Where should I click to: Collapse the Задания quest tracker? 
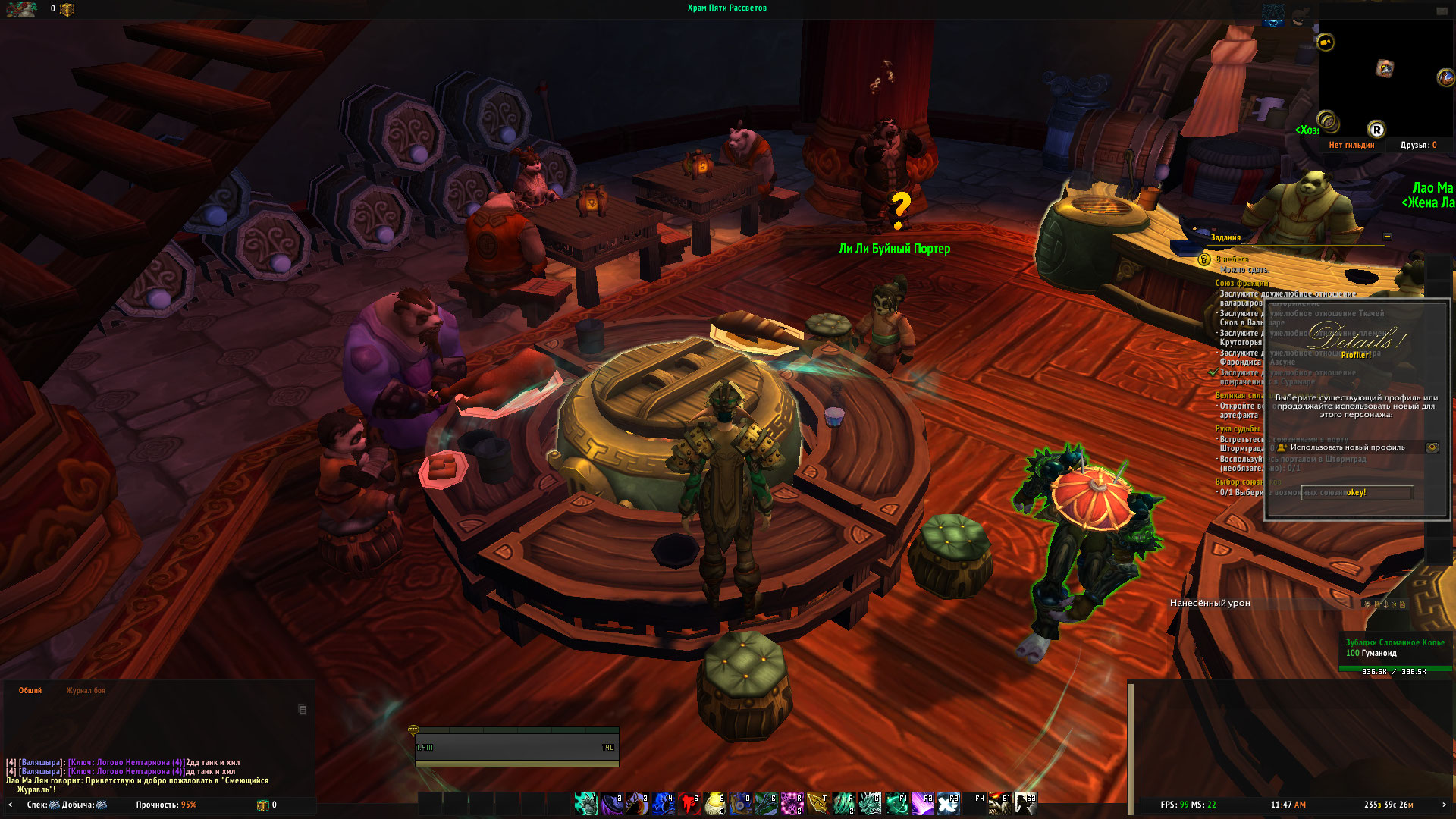pyautogui.click(x=1387, y=237)
